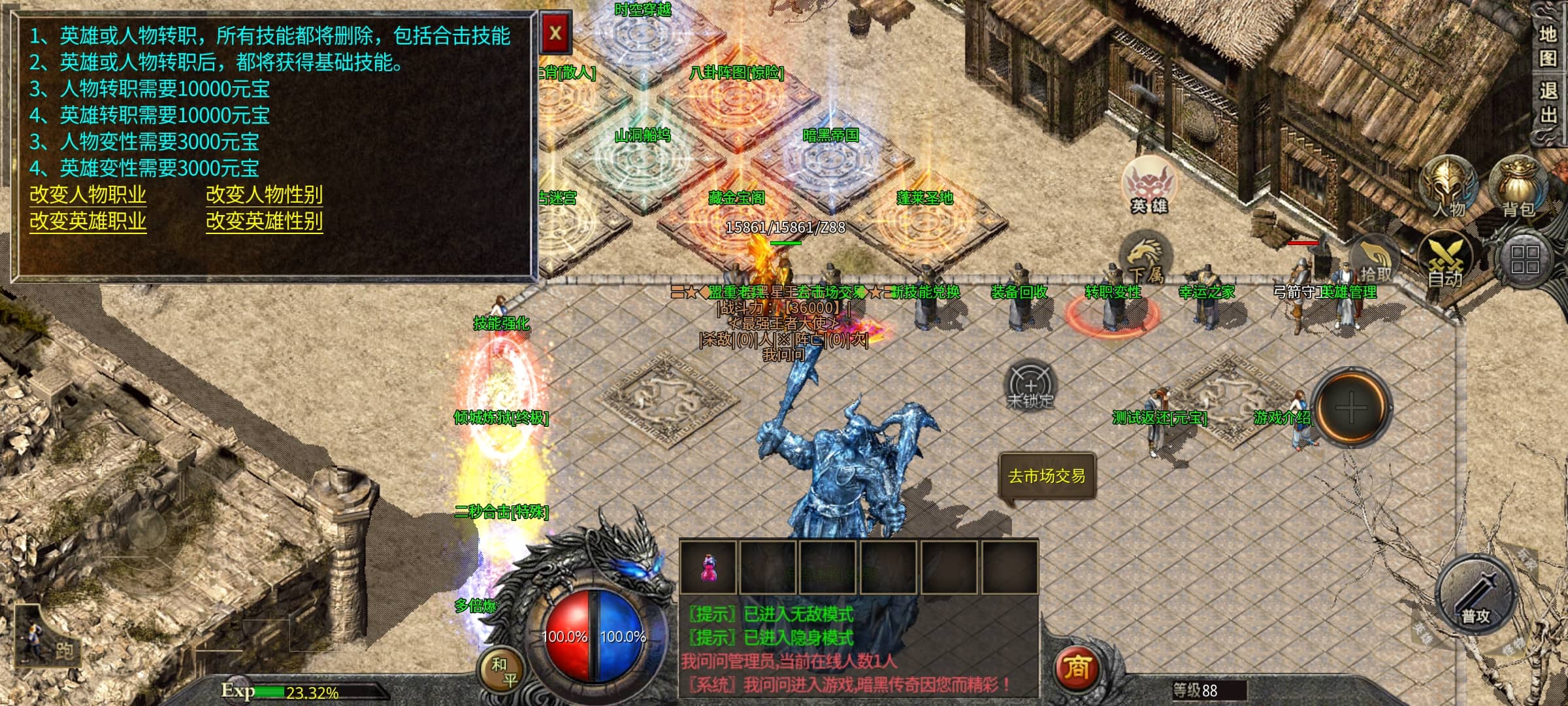The height and width of the screenshot is (706, 1568).
Task: Close the job change dialog
Action: [x=555, y=33]
